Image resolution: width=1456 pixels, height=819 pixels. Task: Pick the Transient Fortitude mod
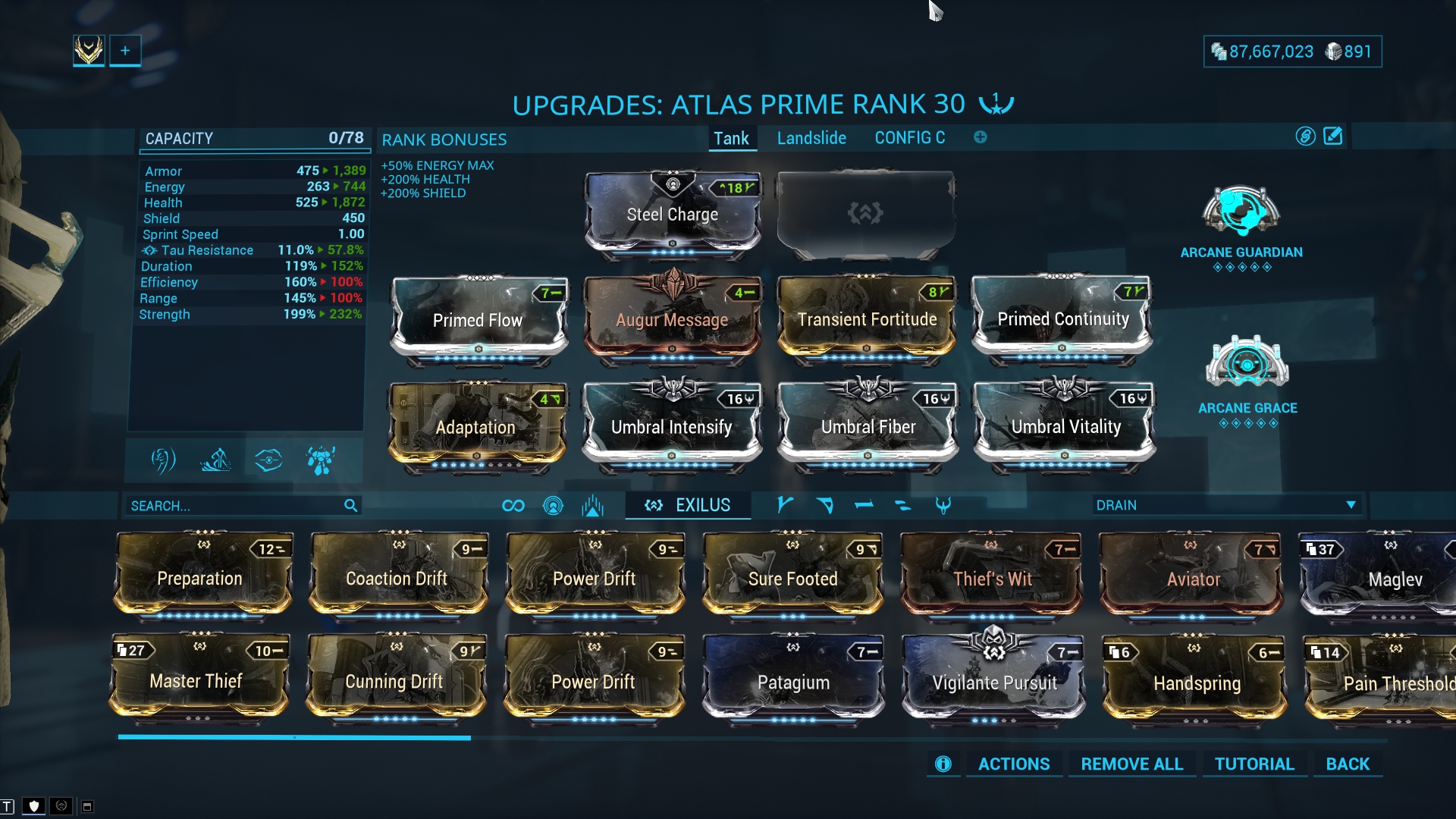pyautogui.click(x=867, y=319)
